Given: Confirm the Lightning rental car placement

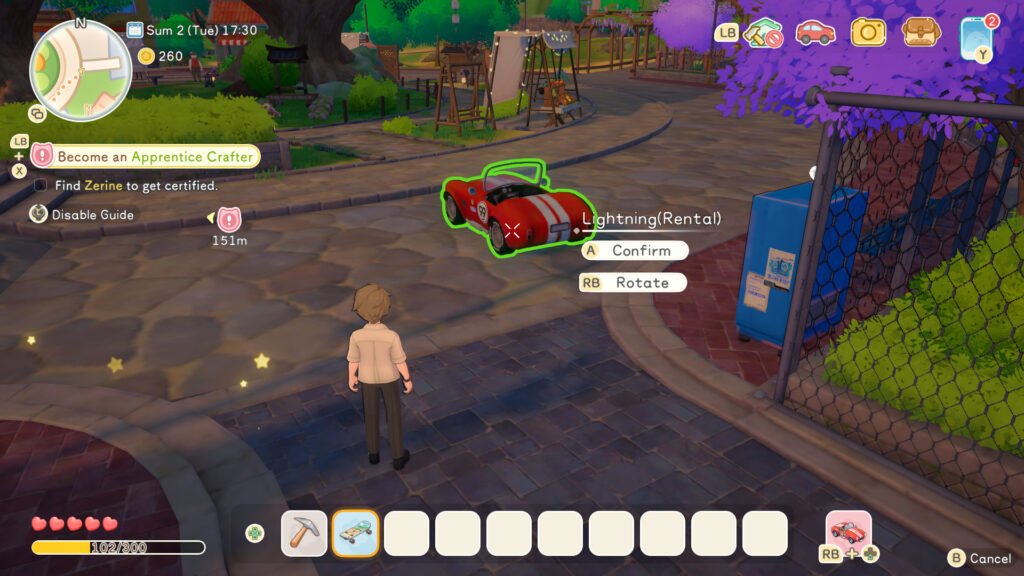Looking at the screenshot, I should (635, 251).
